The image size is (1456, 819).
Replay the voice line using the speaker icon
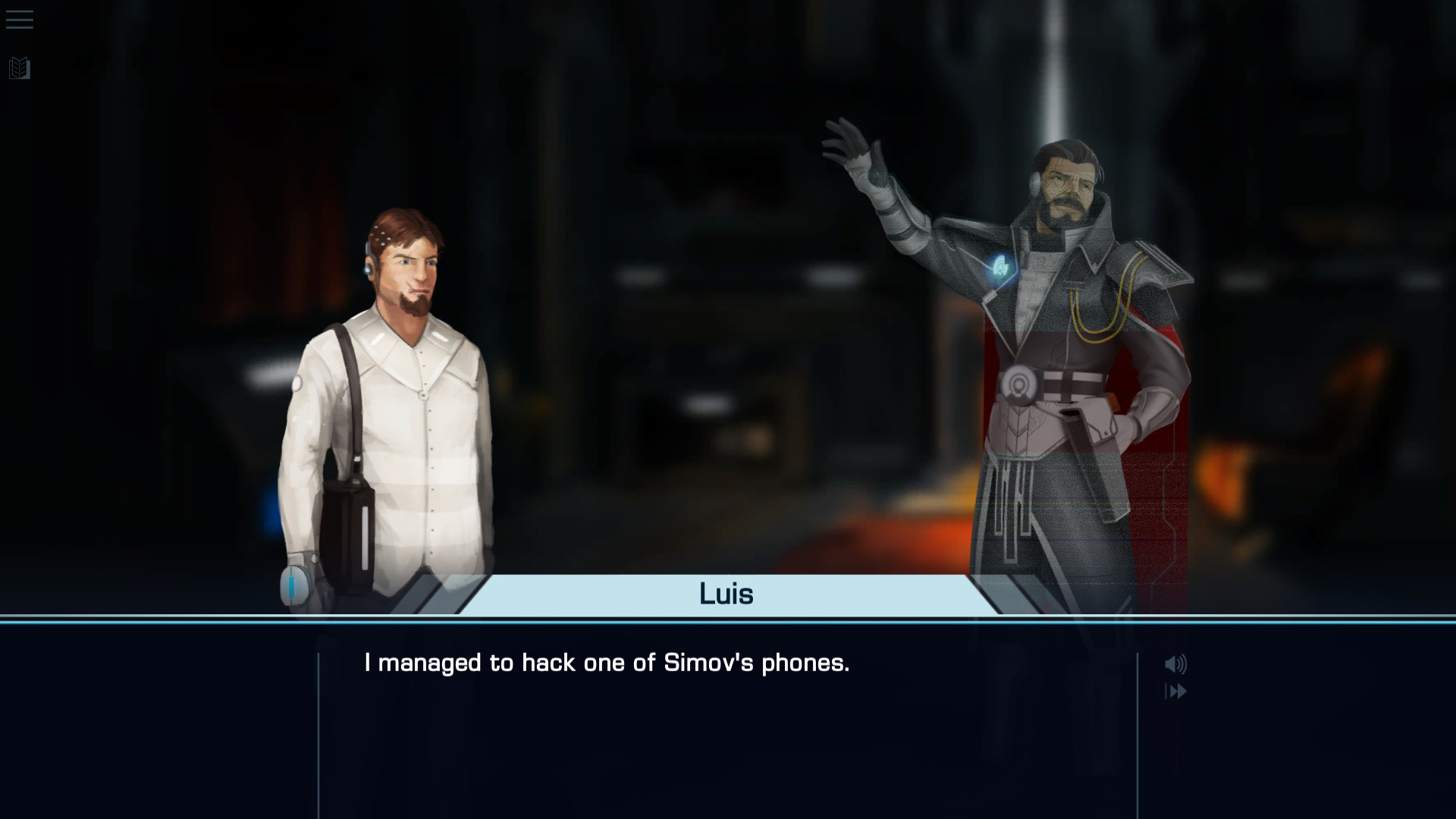(x=1176, y=663)
